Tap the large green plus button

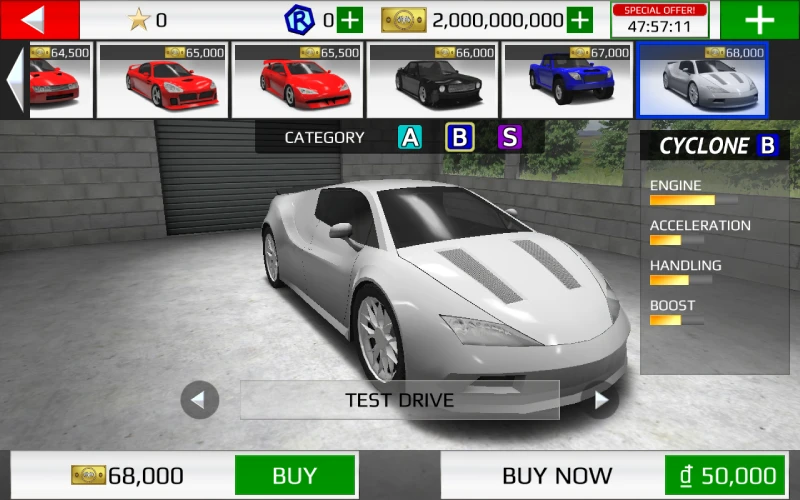pyautogui.click(x=759, y=20)
